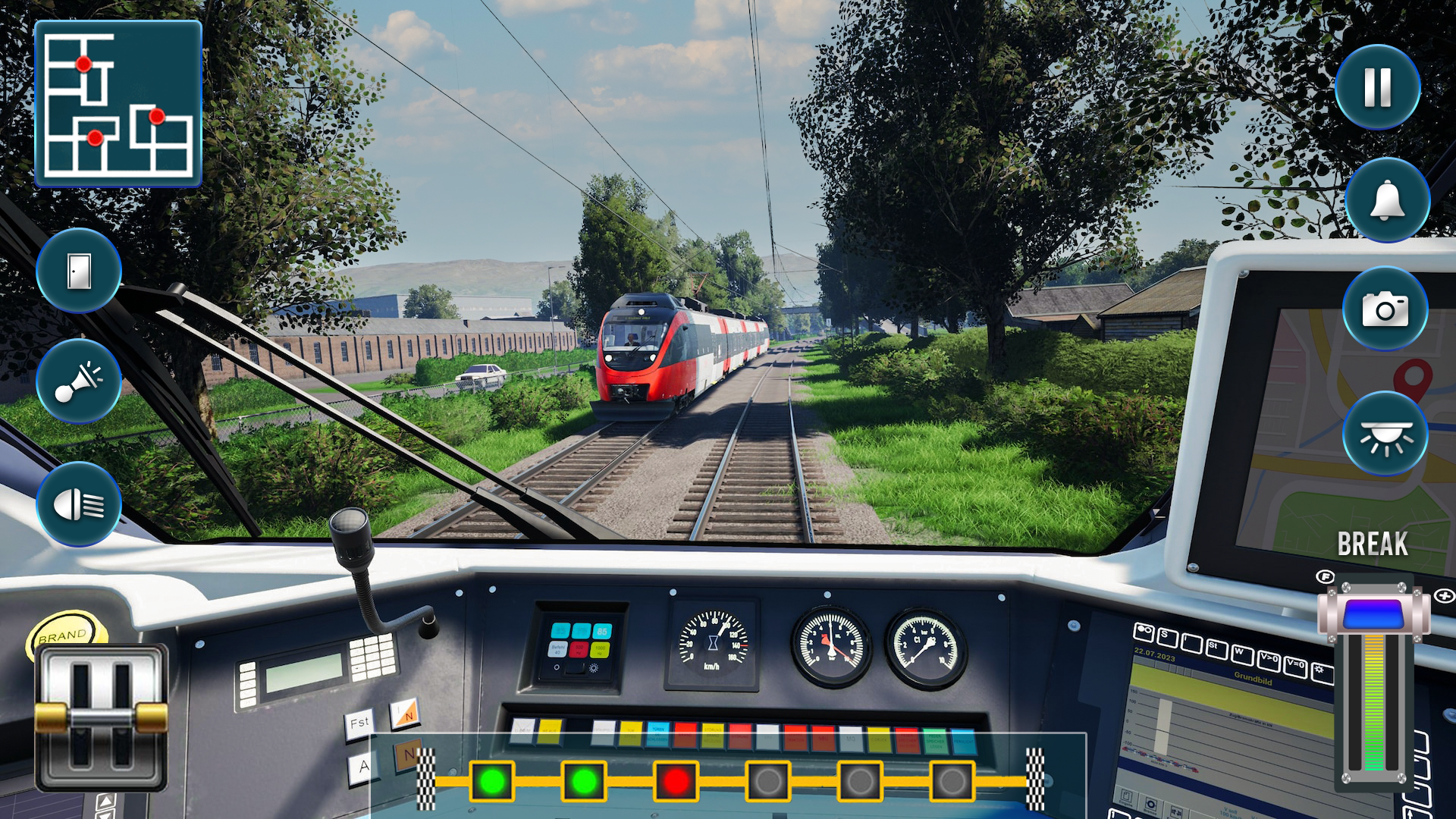The height and width of the screenshot is (819, 1456).
Task: Open the route map in the top-left corner
Action: click(118, 102)
